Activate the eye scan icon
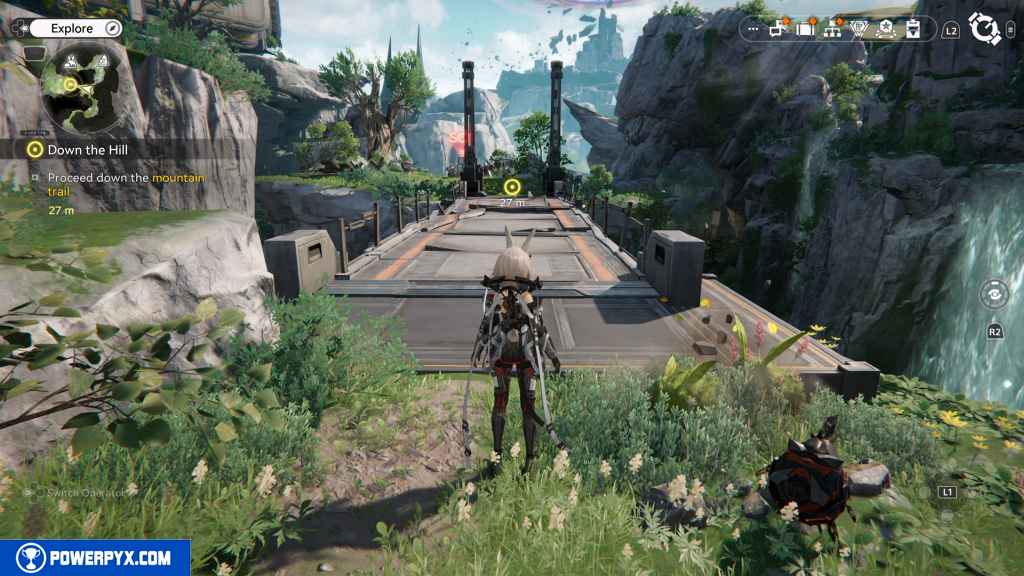The width and height of the screenshot is (1024, 576). click(993, 294)
